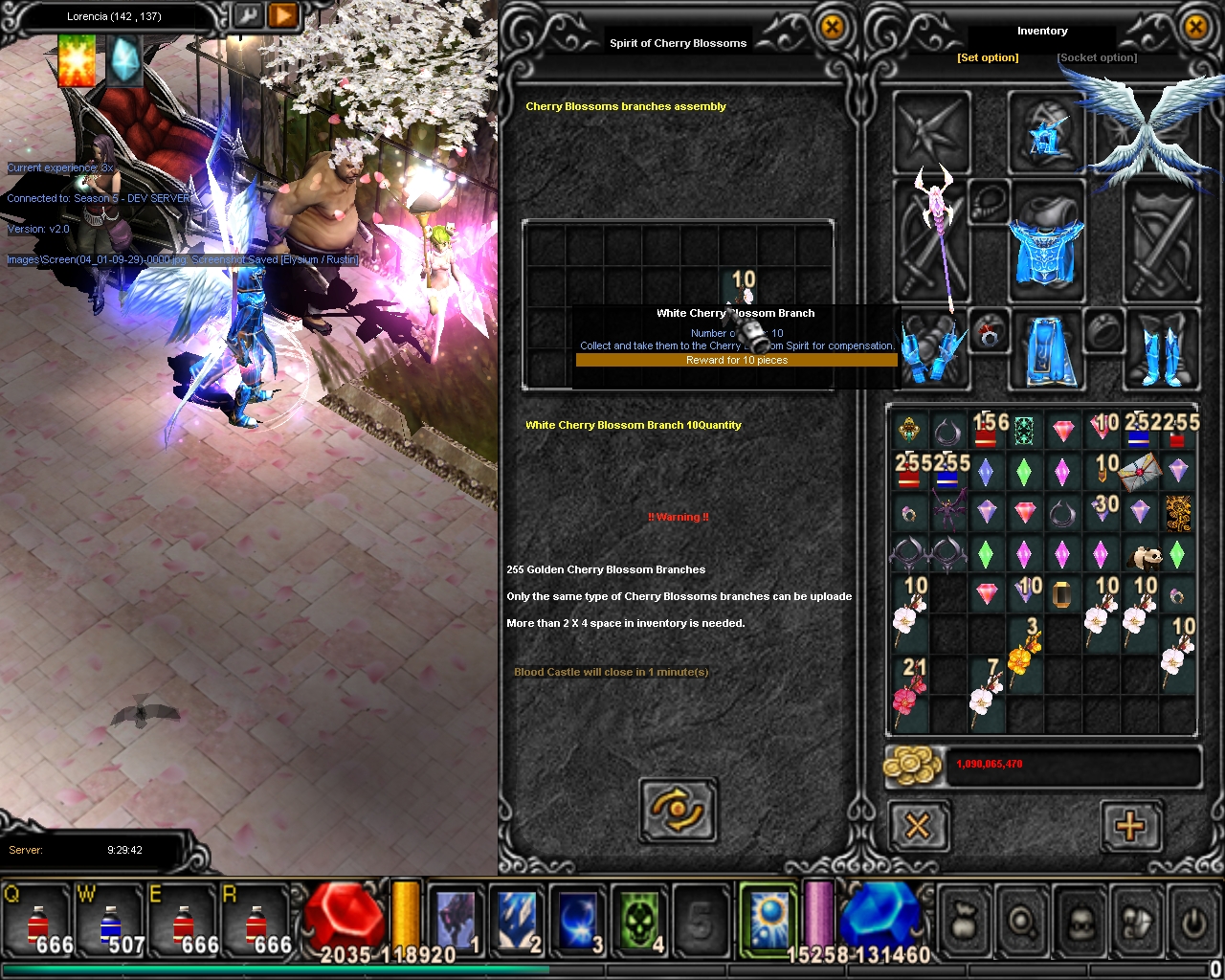Image resolution: width=1225 pixels, height=980 pixels.
Task: Select the orange patterned scroll item
Action: pyautogui.click(x=1178, y=513)
